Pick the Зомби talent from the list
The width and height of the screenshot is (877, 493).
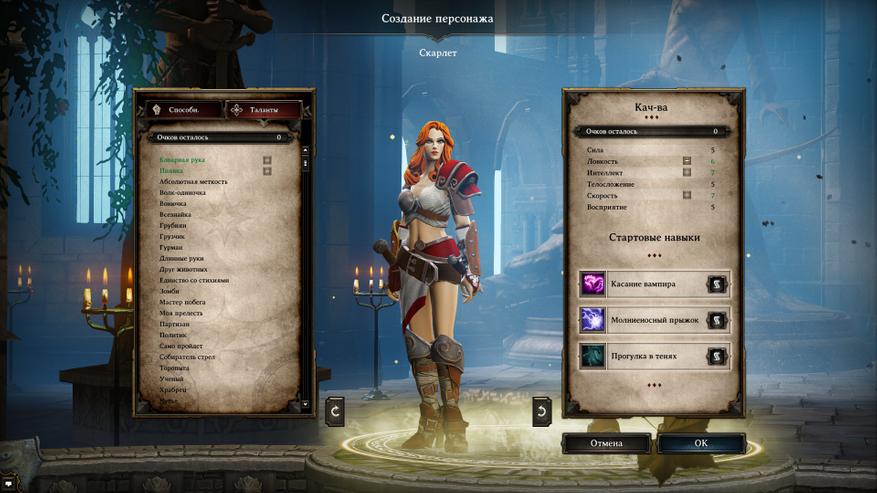point(170,291)
